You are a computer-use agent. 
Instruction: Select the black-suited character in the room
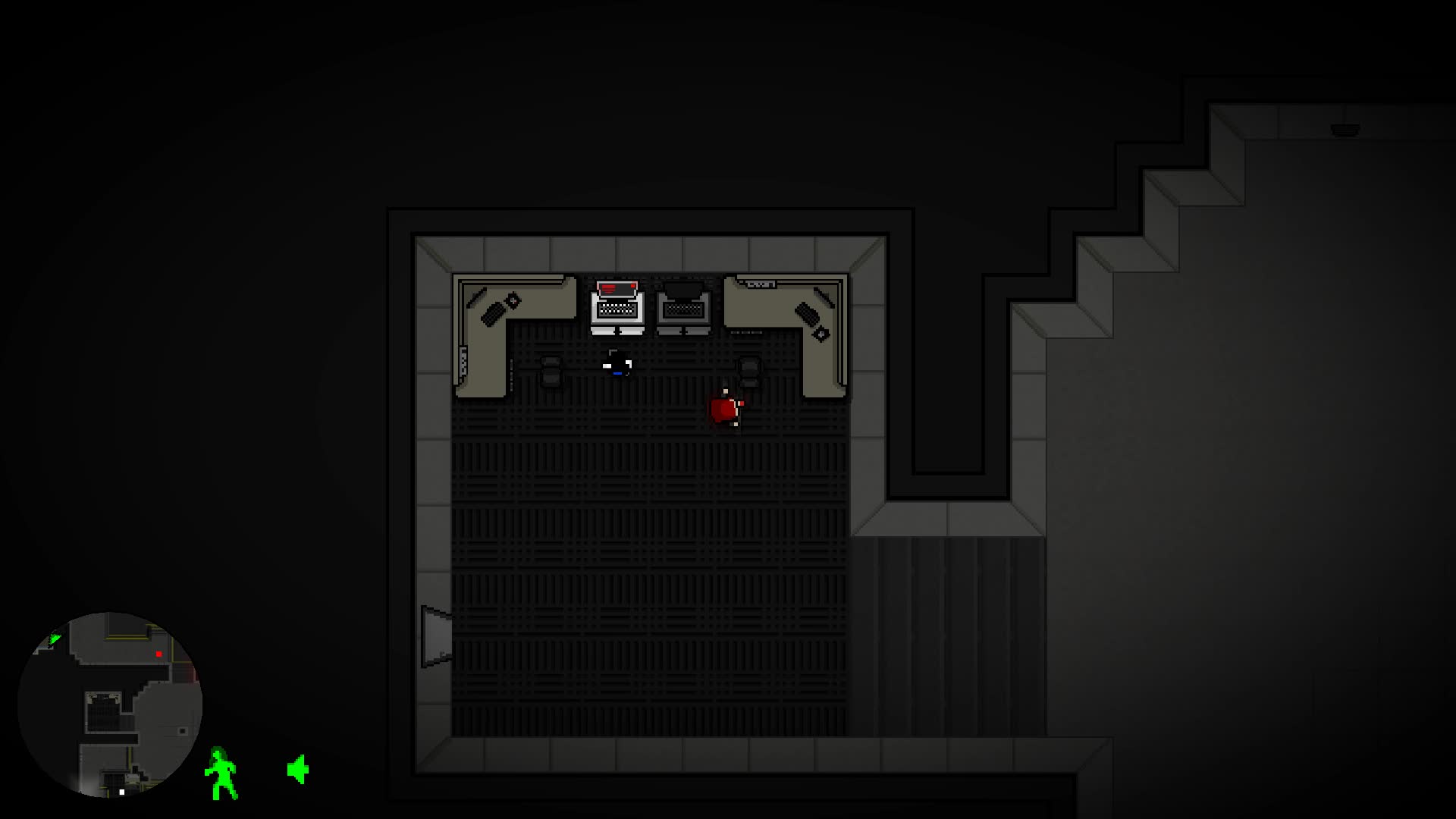[x=617, y=365]
